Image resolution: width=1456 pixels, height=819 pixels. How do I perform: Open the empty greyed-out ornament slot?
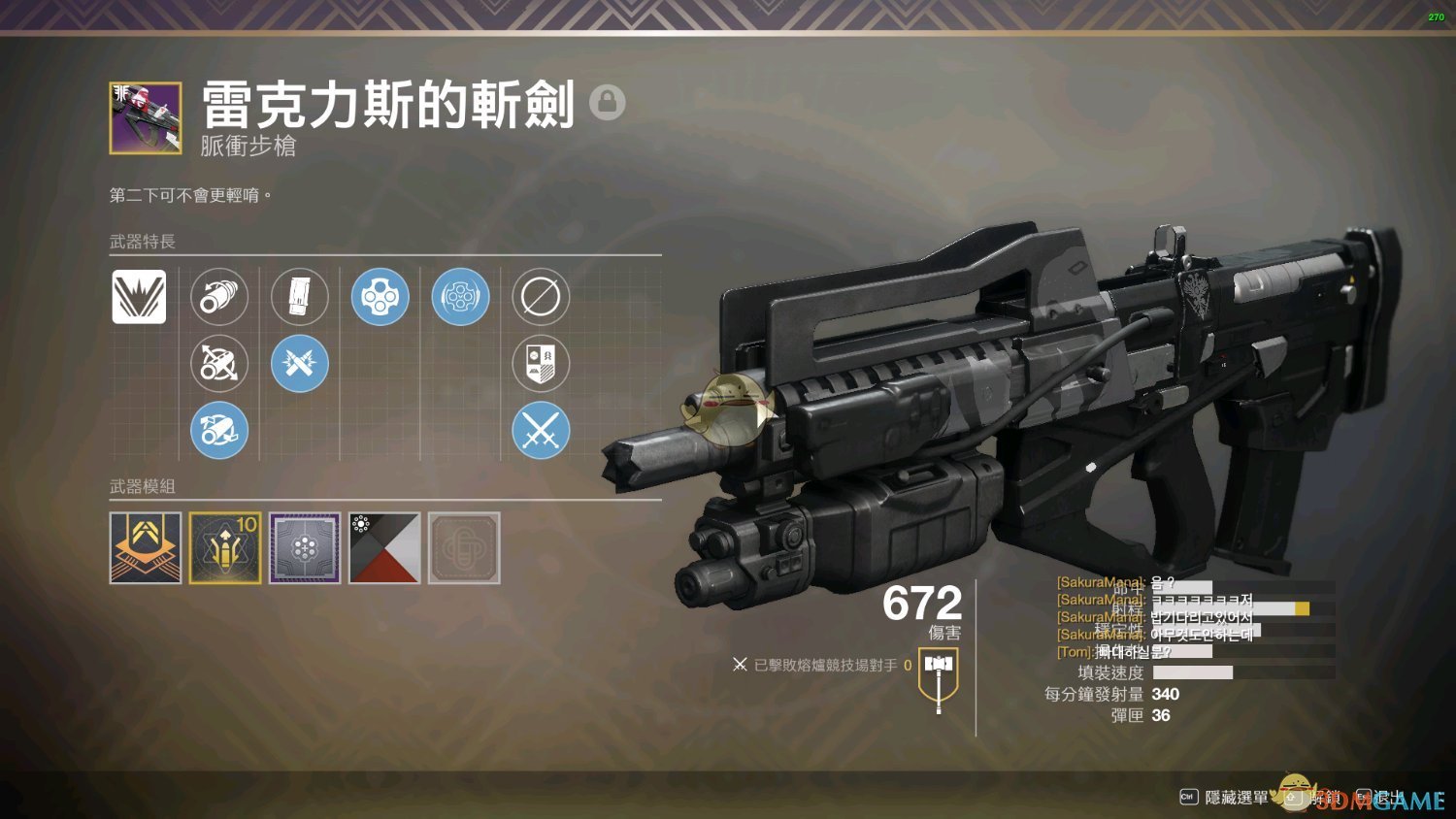(x=464, y=548)
